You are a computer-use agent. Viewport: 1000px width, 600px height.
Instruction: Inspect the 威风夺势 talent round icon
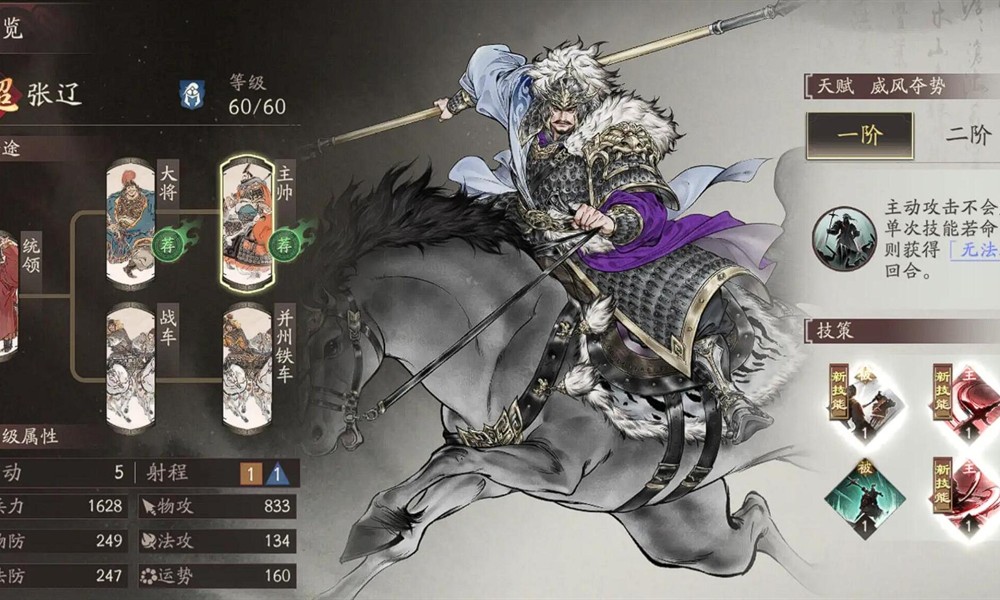point(844,238)
